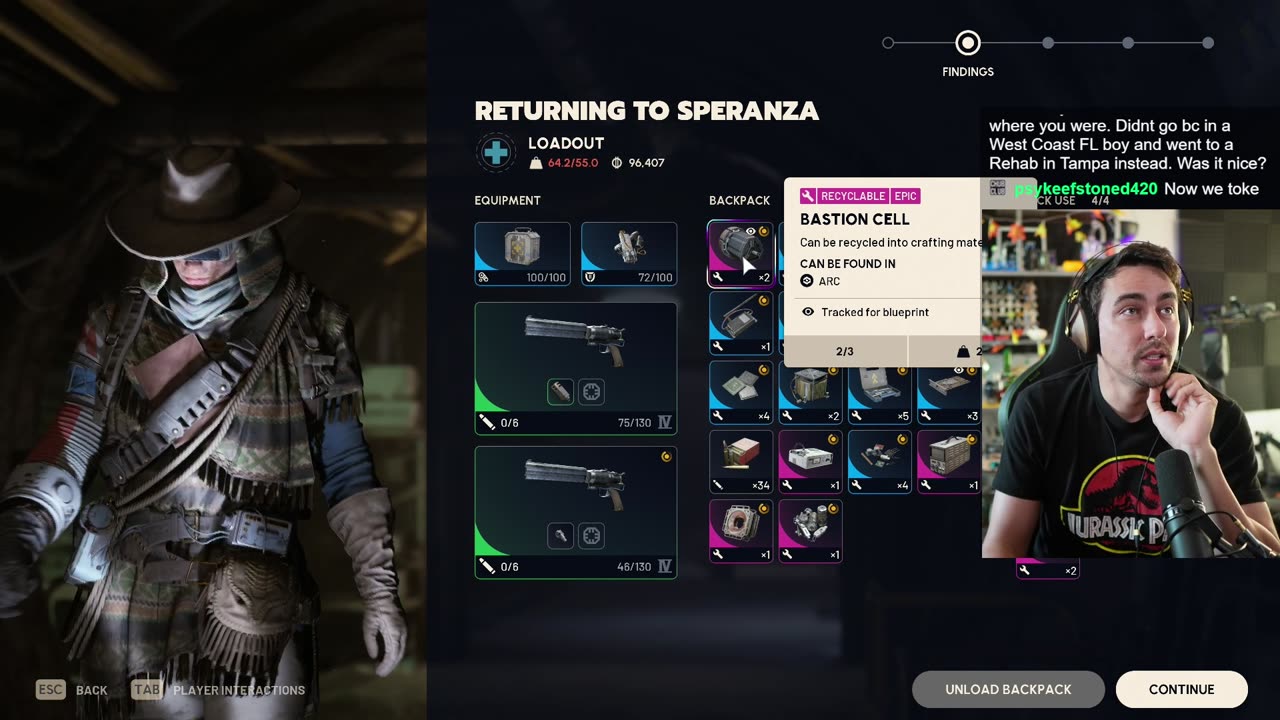Select the ammo stack of 34

pos(741,462)
